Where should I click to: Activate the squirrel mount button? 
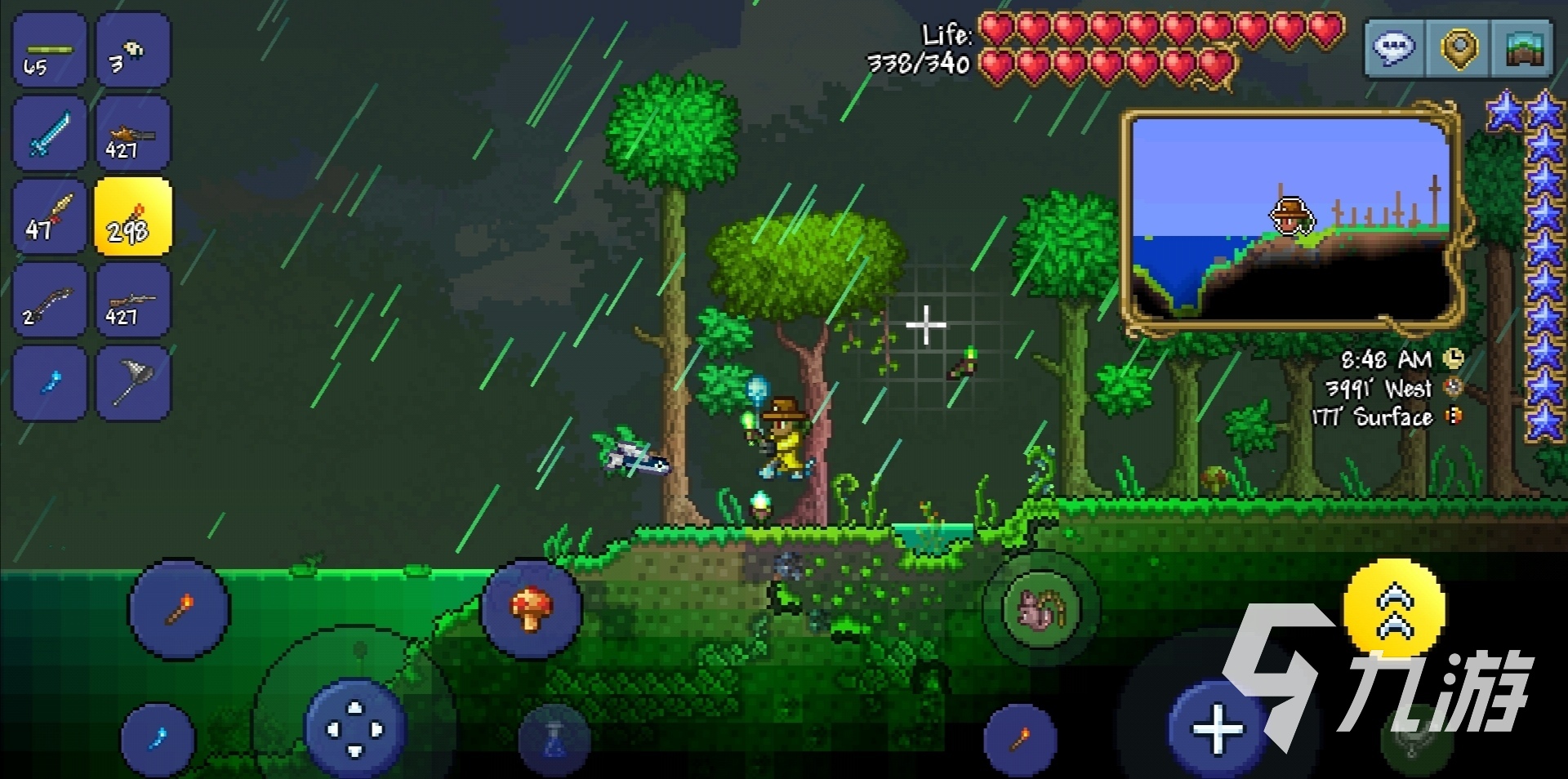point(1040,608)
